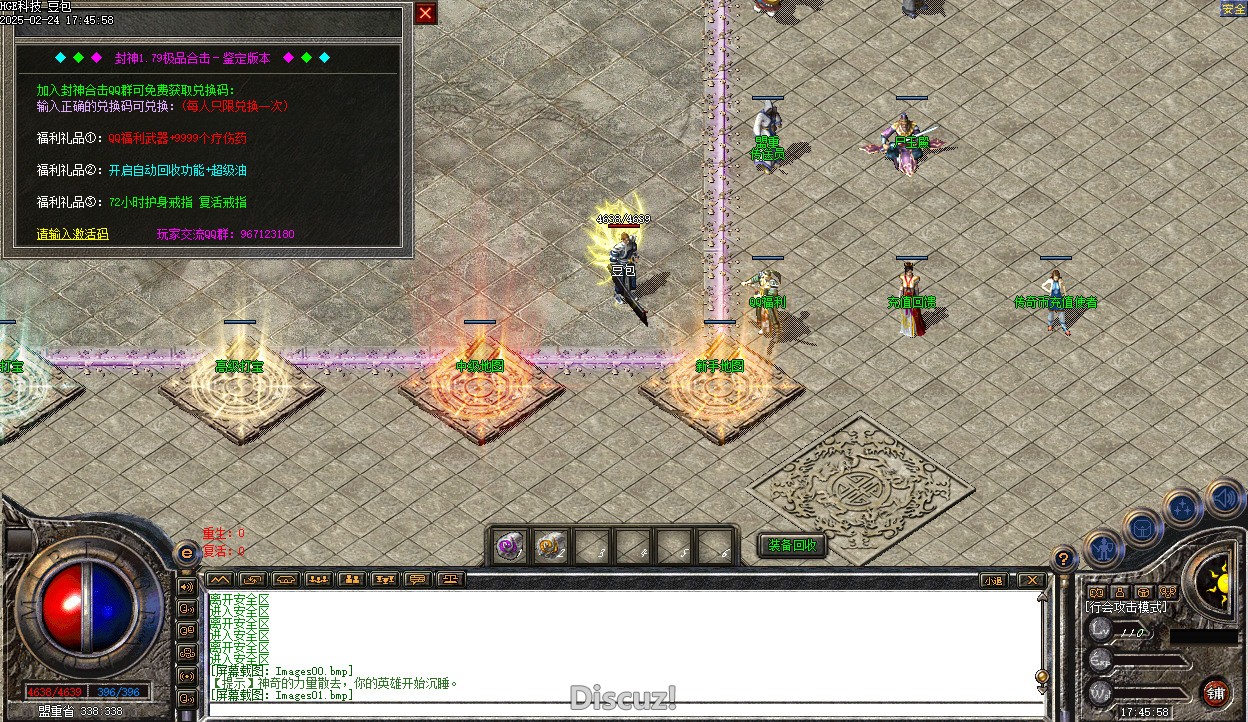Viewport: 1248px width, 722px height.
Task: Open the bag inventory round button
Action: tap(1142, 527)
